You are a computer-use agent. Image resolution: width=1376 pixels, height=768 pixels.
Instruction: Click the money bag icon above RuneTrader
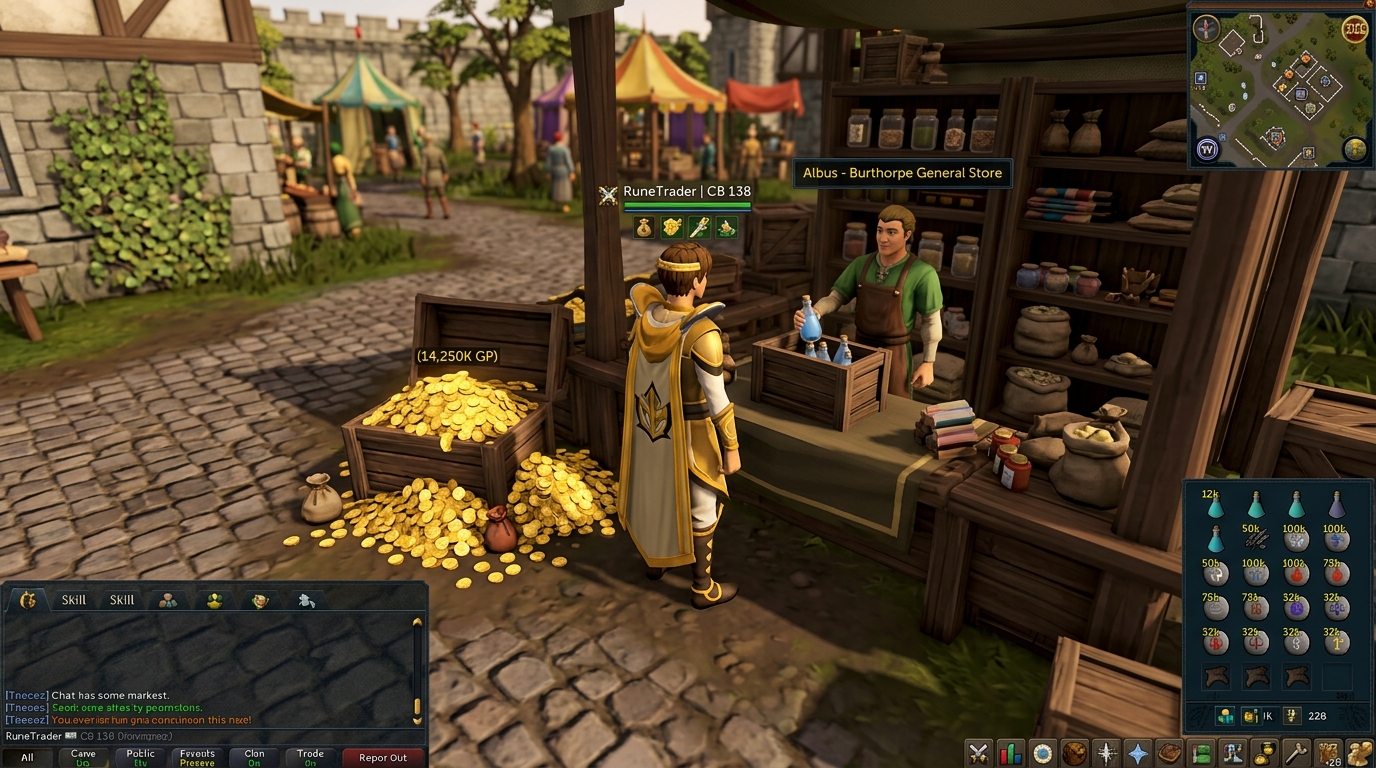[x=643, y=226]
